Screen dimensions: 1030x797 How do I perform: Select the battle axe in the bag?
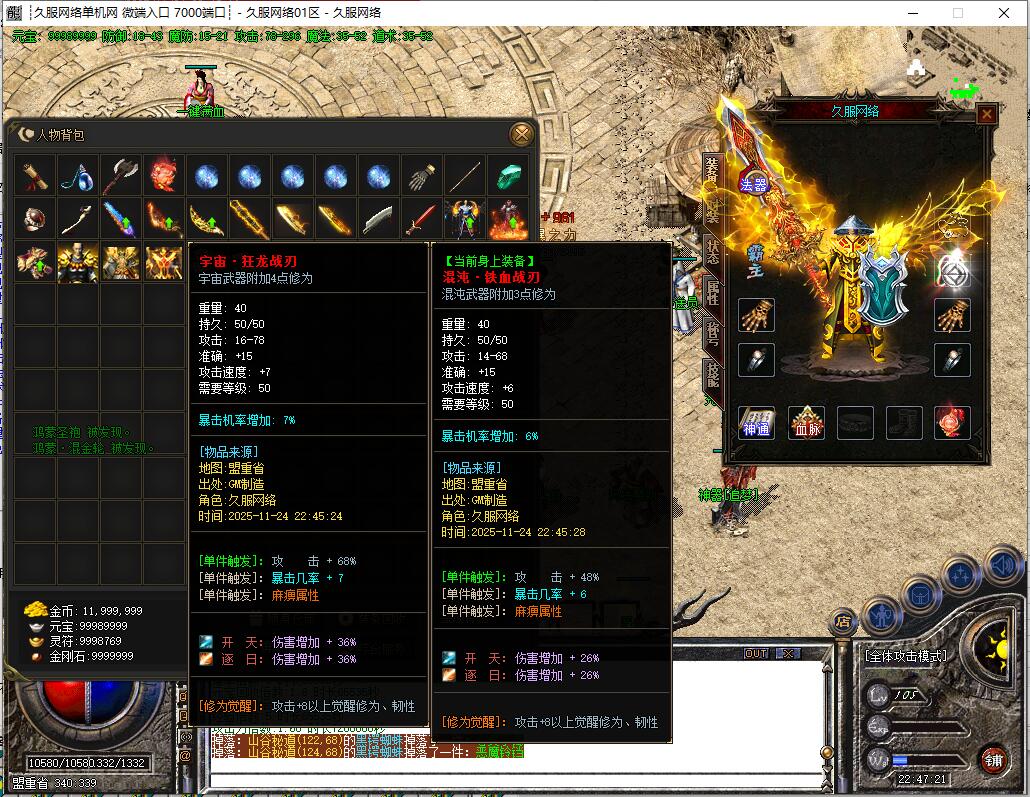[120, 176]
